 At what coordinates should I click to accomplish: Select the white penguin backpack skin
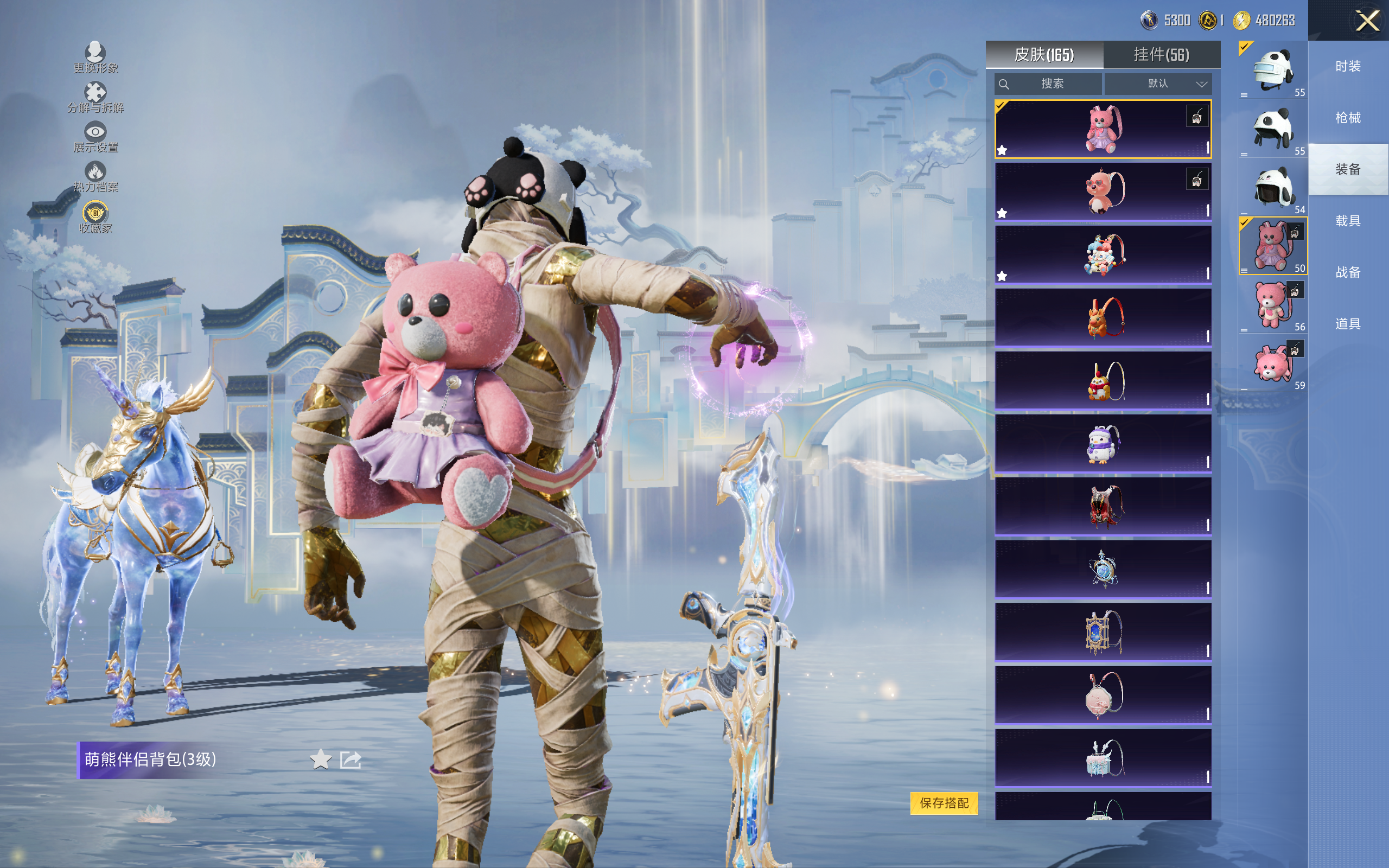(1103, 444)
